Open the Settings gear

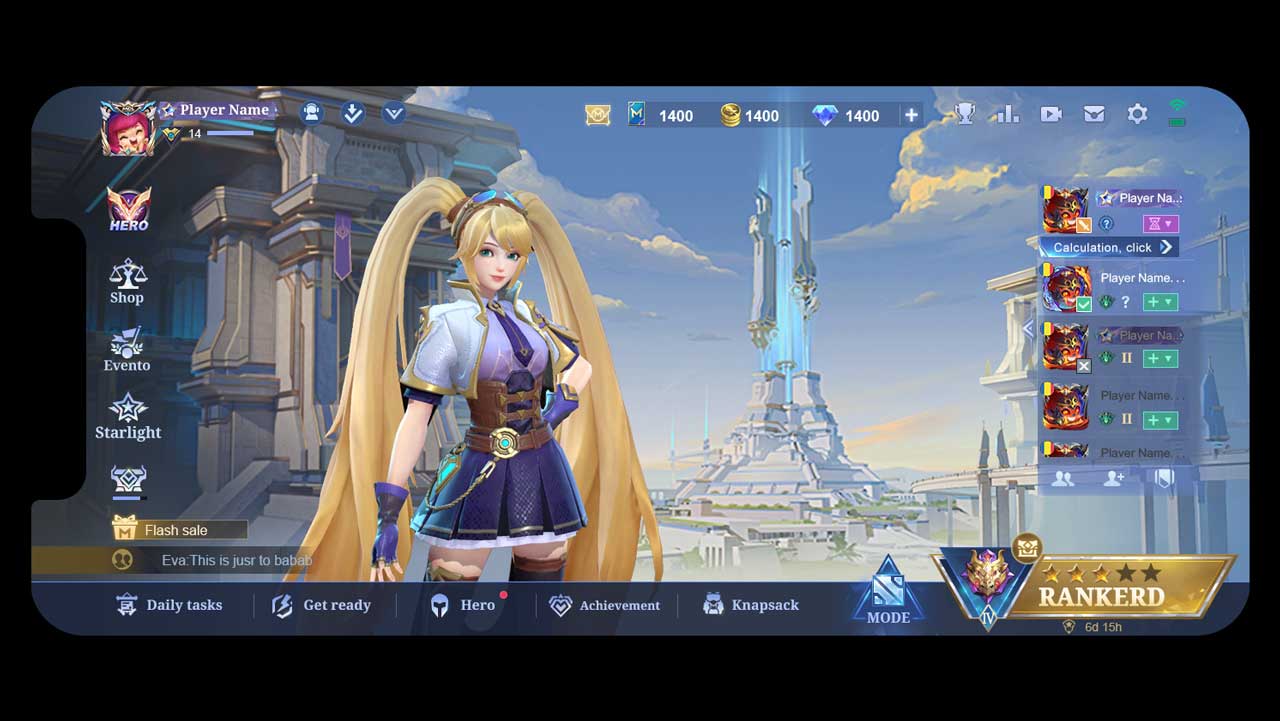1137,114
